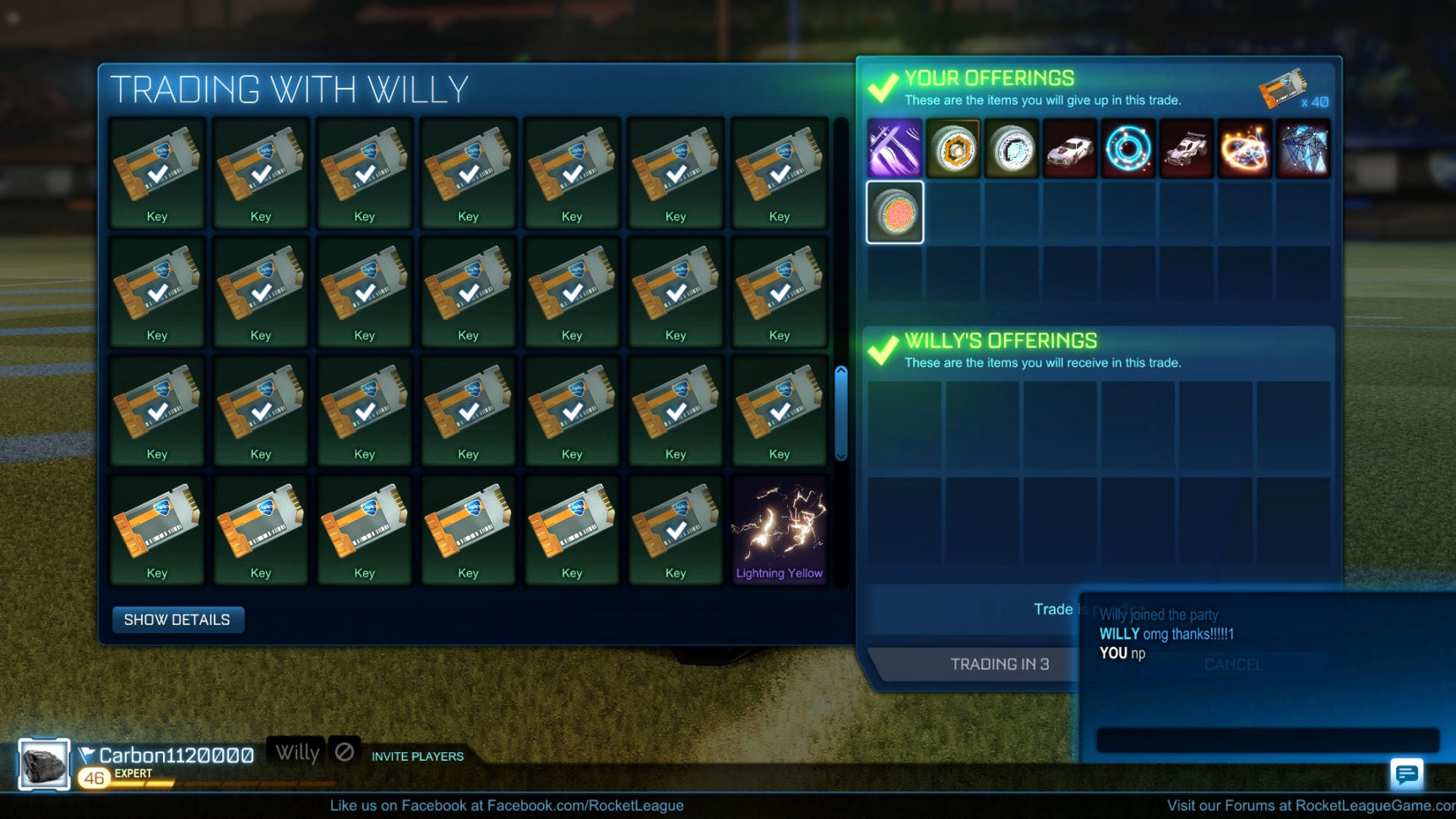Remove the purple slash item from offerings

click(894, 149)
